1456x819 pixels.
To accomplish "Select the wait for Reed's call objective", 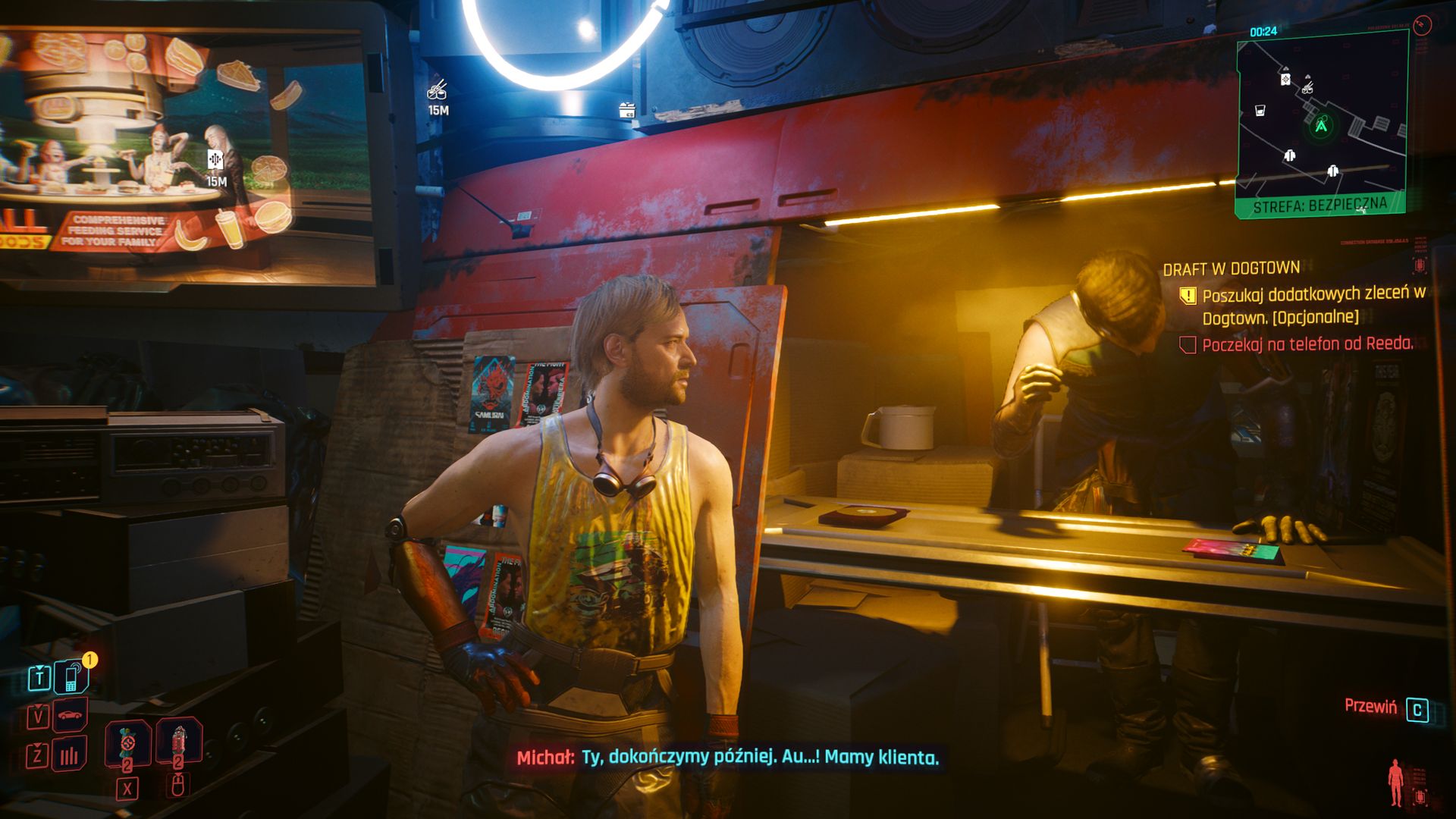I will click(x=1307, y=344).
